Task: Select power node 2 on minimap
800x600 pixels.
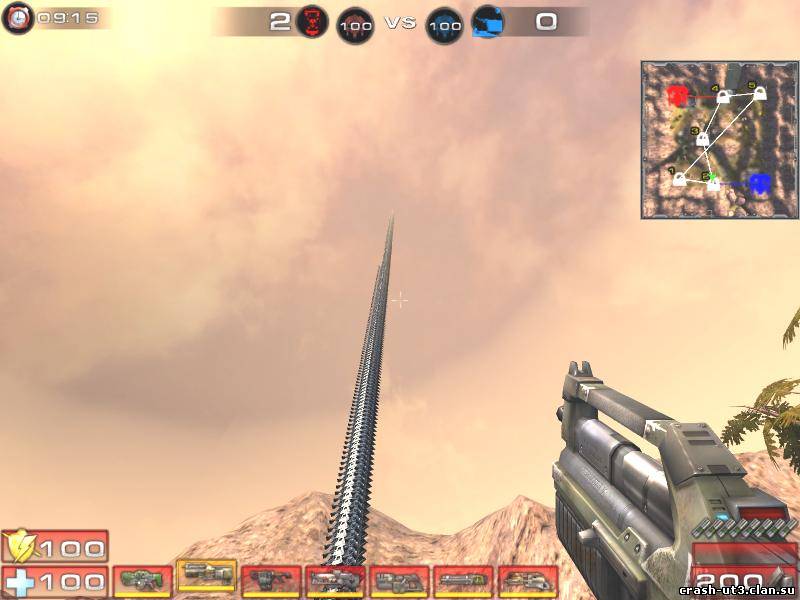Action: [x=714, y=183]
